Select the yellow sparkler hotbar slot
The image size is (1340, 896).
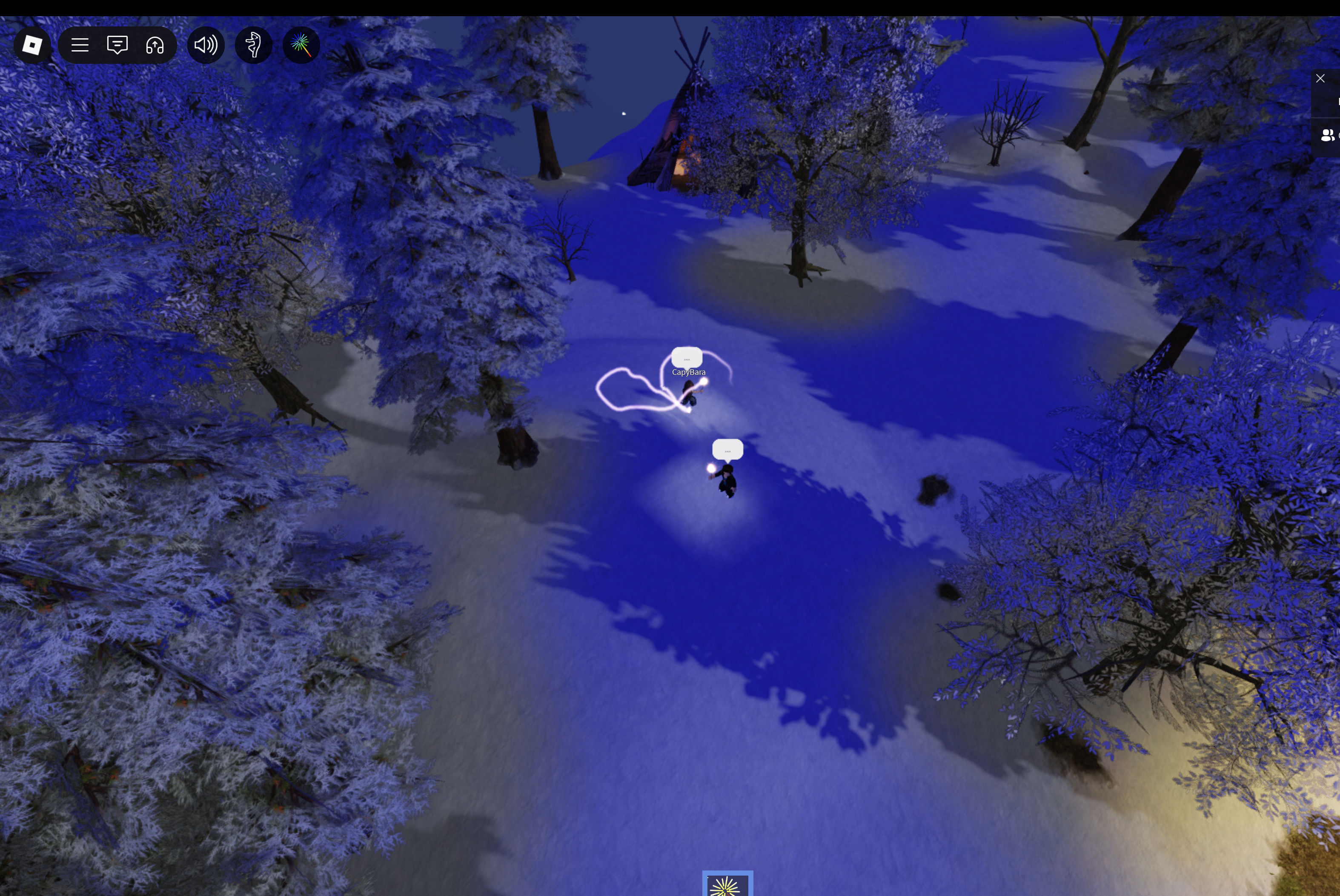(x=727, y=885)
